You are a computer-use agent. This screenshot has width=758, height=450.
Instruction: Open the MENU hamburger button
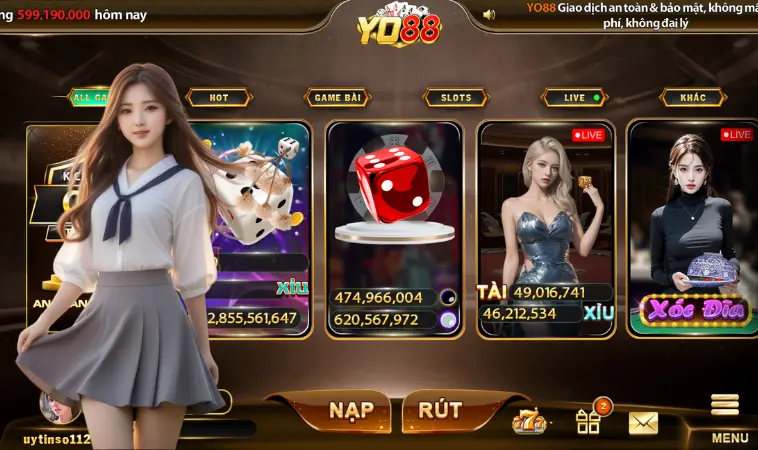point(727,417)
